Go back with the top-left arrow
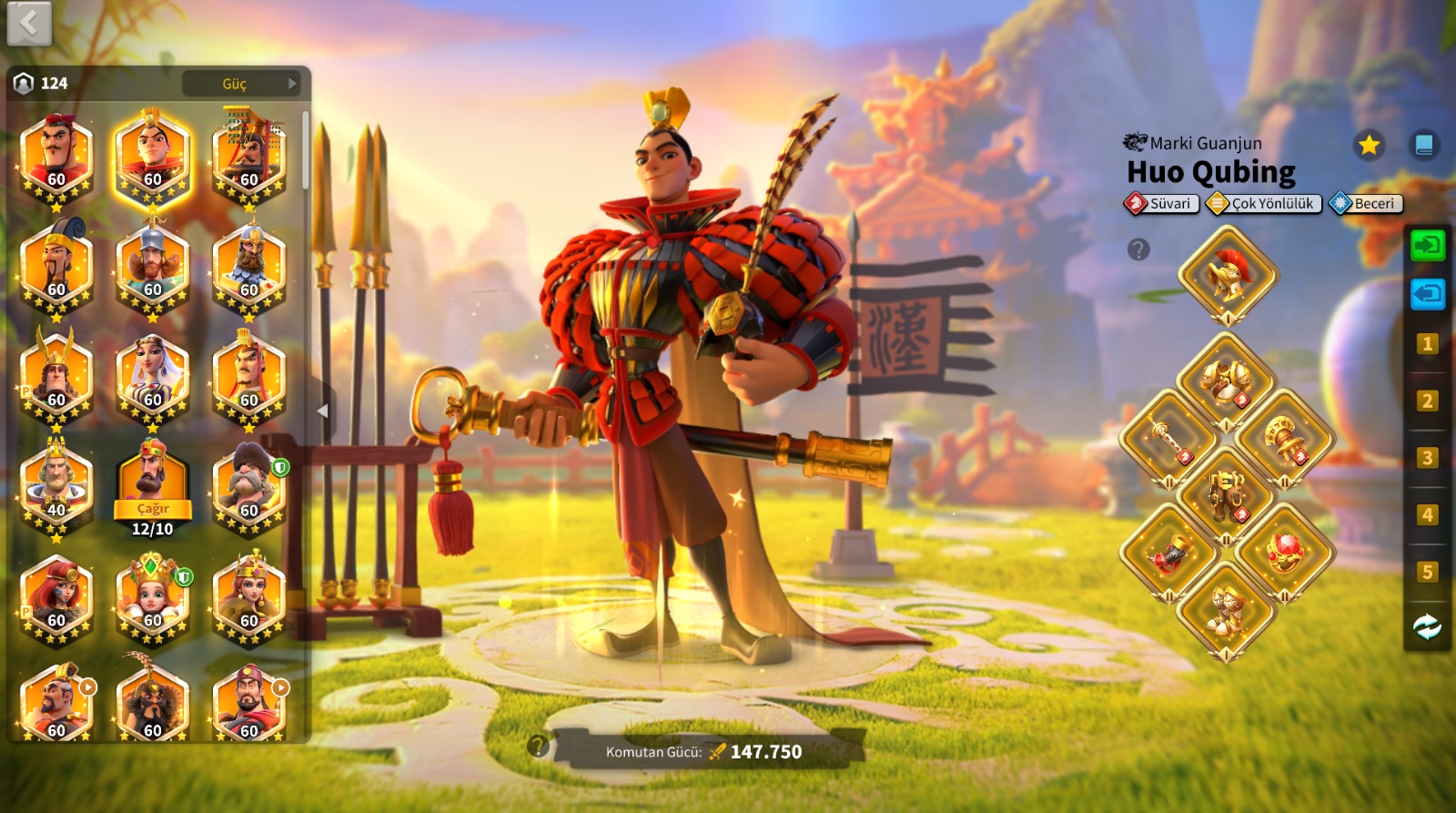 tap(29, 24)
